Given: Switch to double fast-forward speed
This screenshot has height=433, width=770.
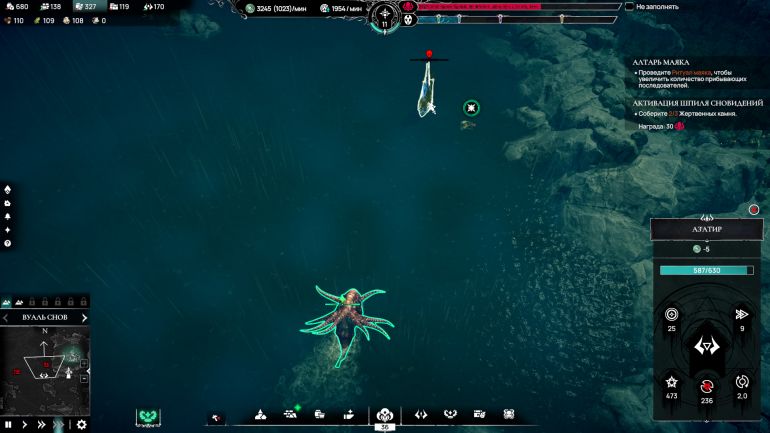Looking at the screenshot, I should coord(42,425).
